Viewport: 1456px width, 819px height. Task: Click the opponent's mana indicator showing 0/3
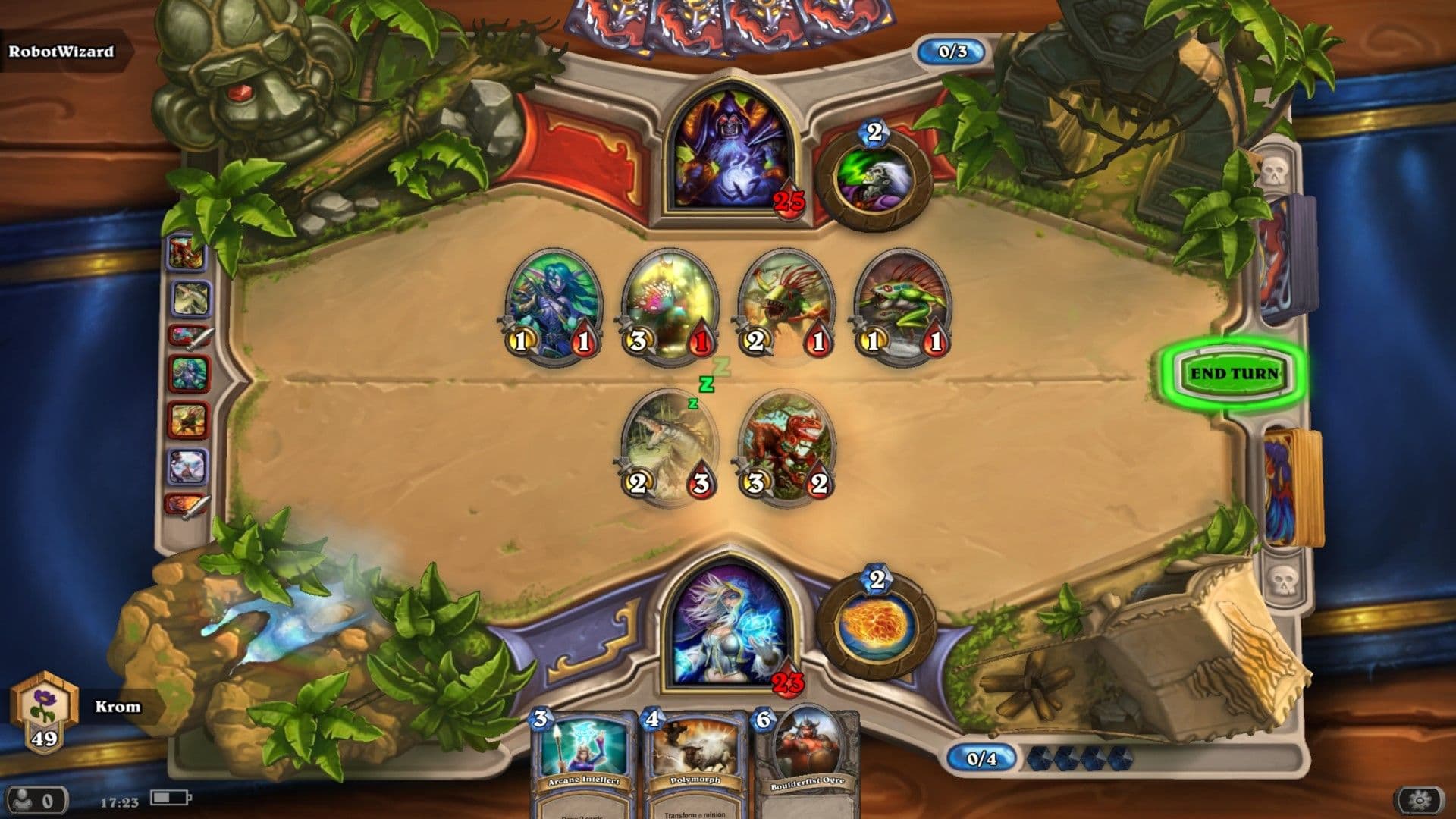coord(951,52)
